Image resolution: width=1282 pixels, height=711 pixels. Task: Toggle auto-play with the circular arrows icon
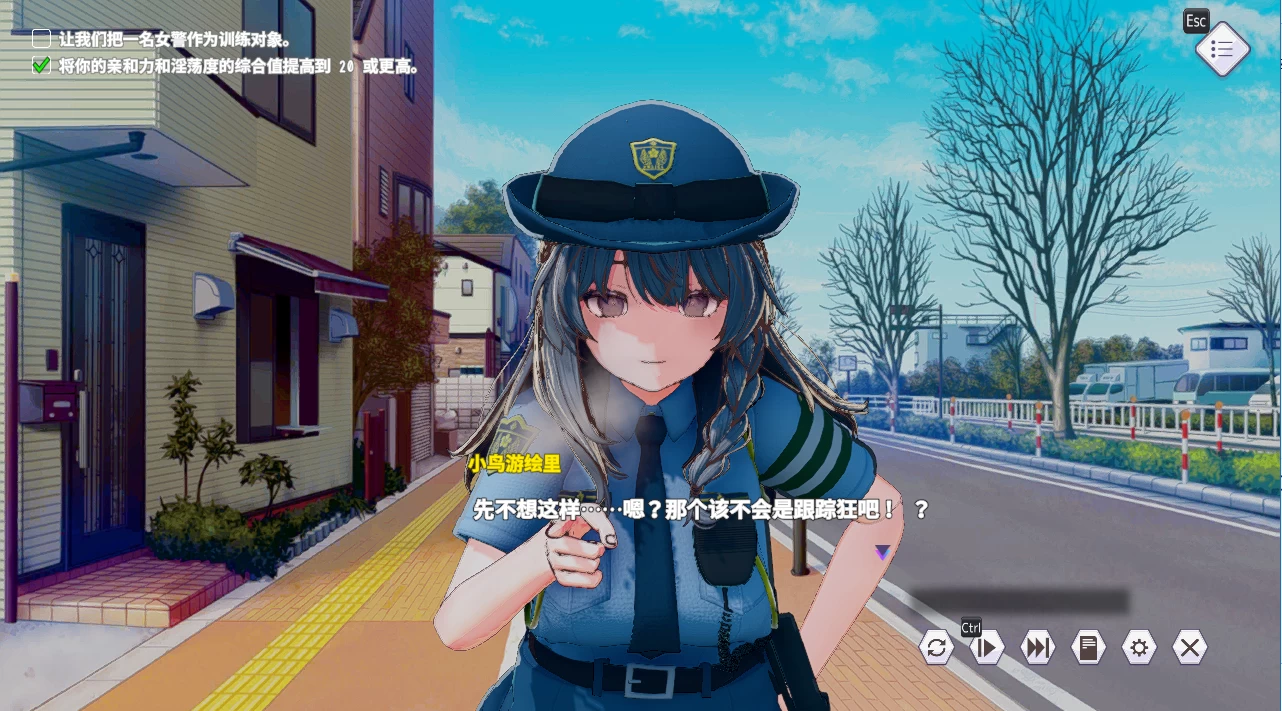pyautogui.click(x=936, y=648)
